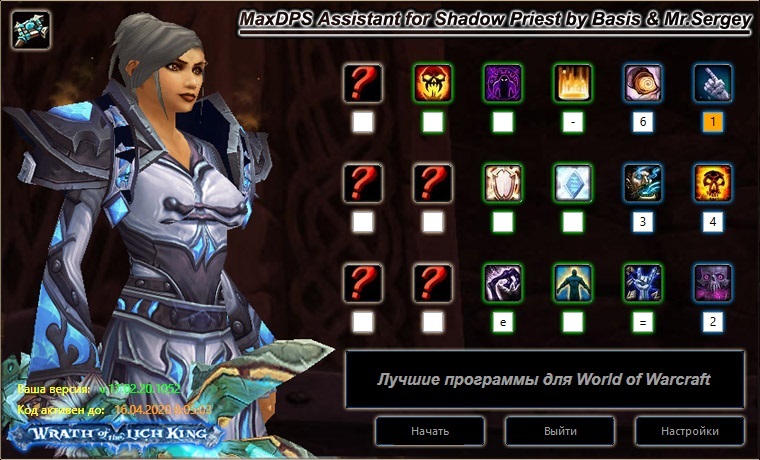760x460 pixels.
Task: Open Настройки settings
Action: click(x=689, y=431)
